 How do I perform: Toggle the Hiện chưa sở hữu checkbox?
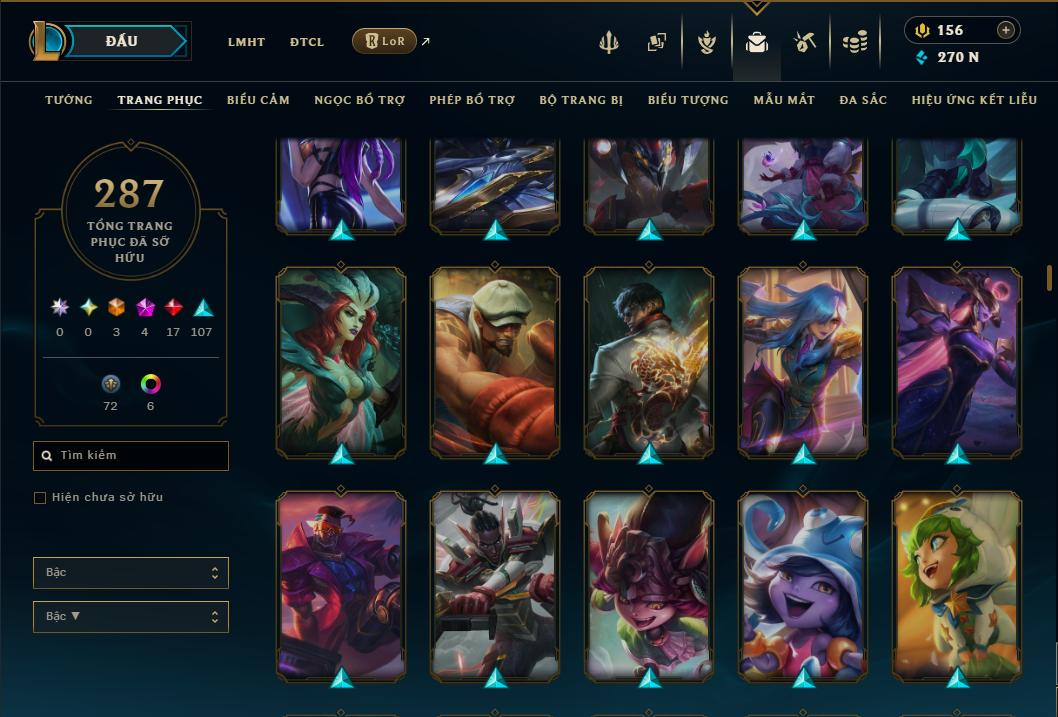[x=40, y=498]
